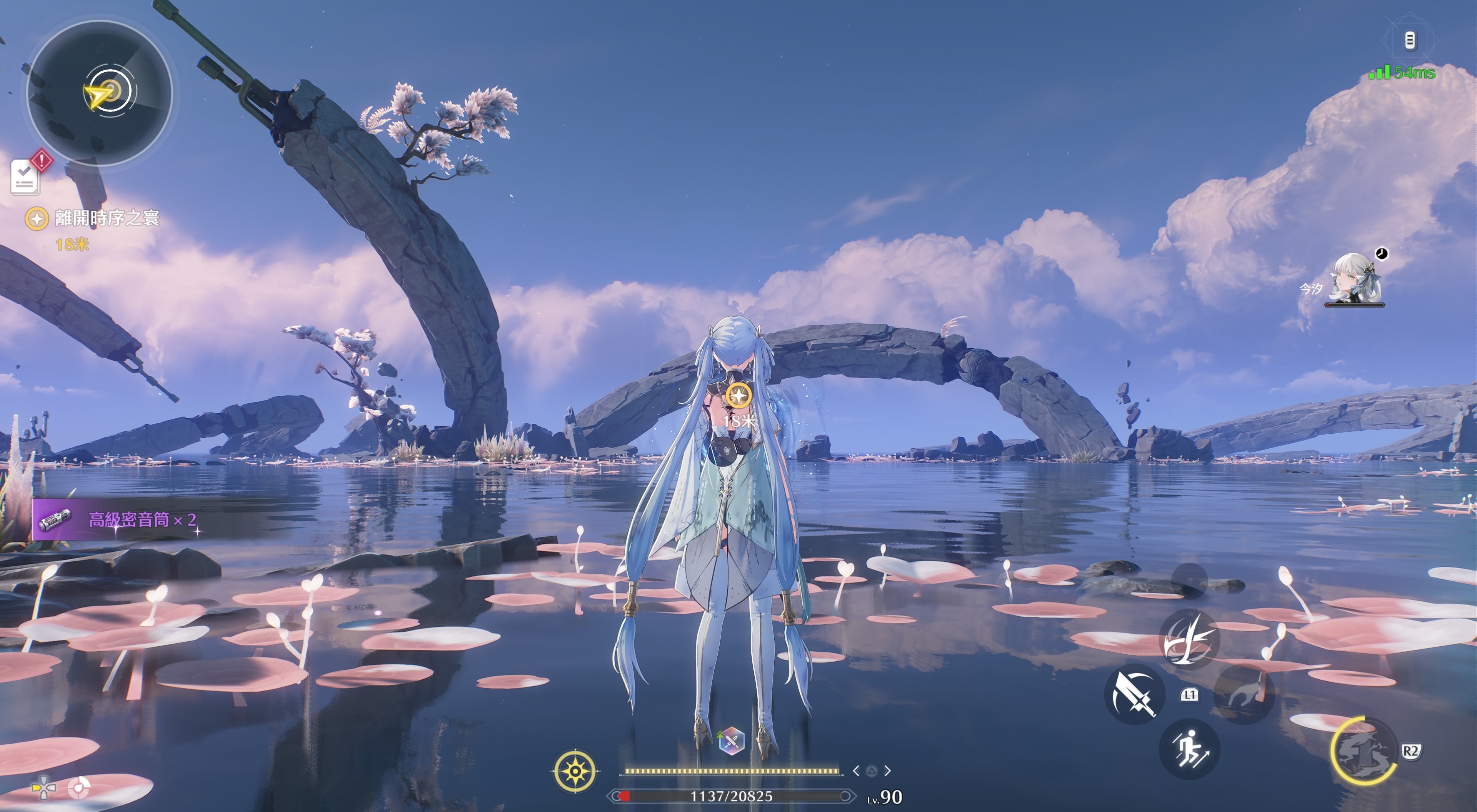The image size is (1477, 812).
Task: Activate the sword basic attack button
Action: click(1134, 694)
